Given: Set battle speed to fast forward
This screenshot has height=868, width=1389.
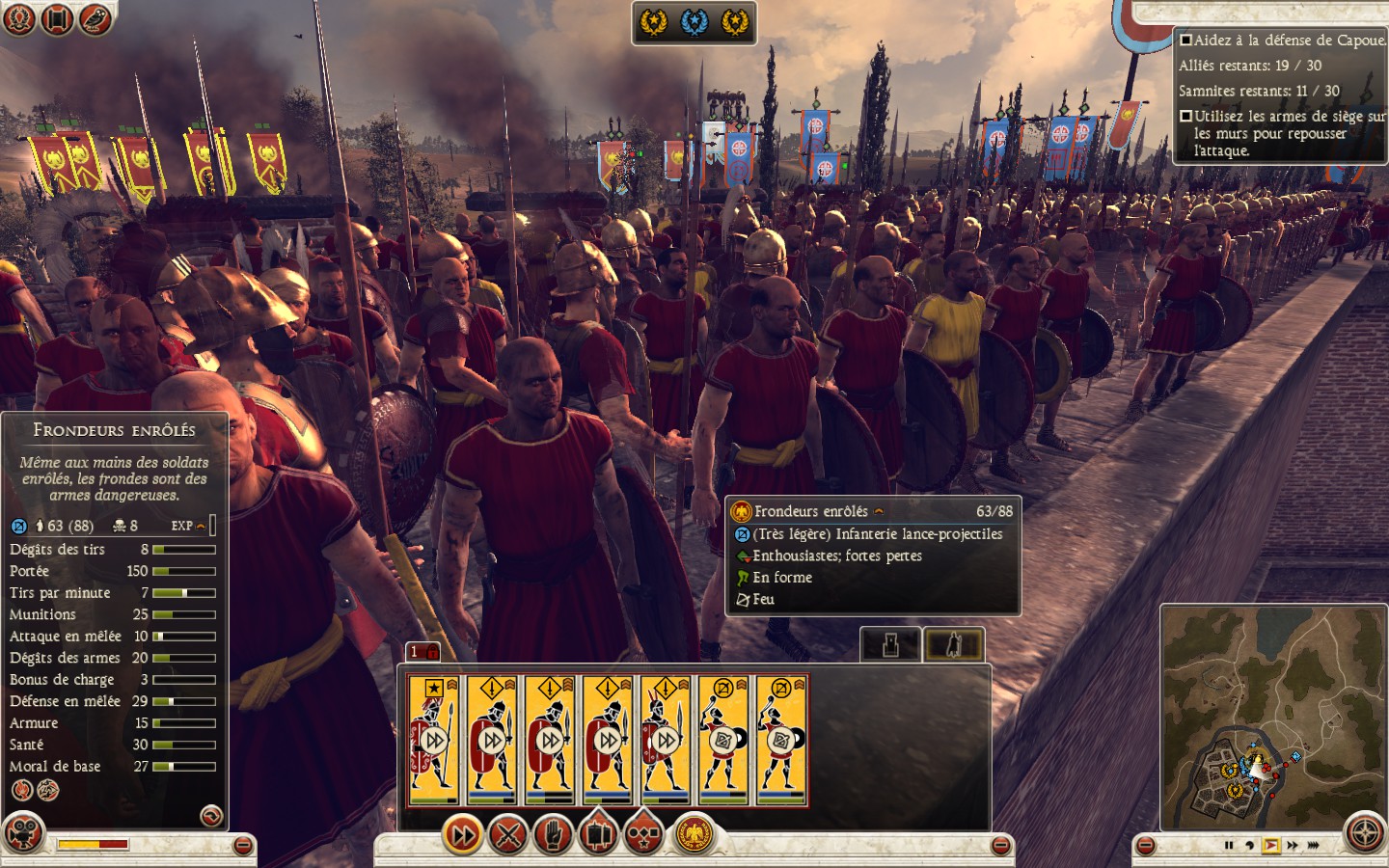Looking at the screenshot, I should click(x=1293, y=846).
